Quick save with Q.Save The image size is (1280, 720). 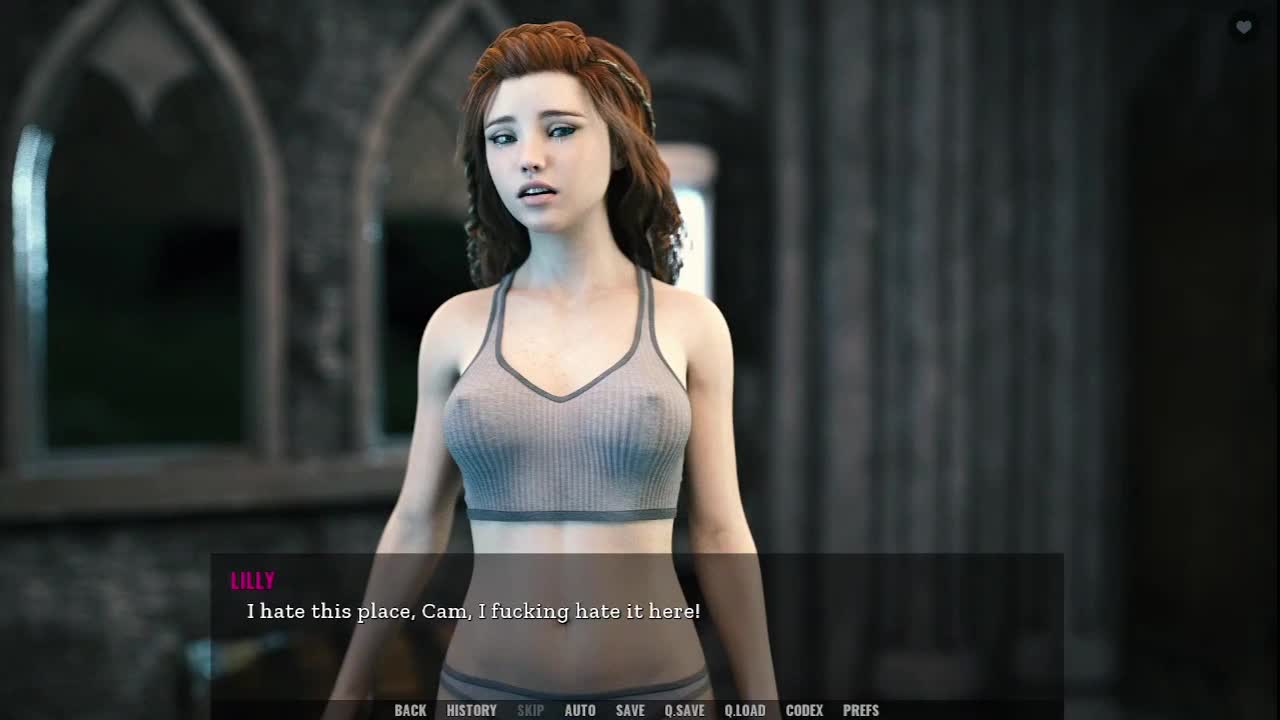click(x=684, y=710)
